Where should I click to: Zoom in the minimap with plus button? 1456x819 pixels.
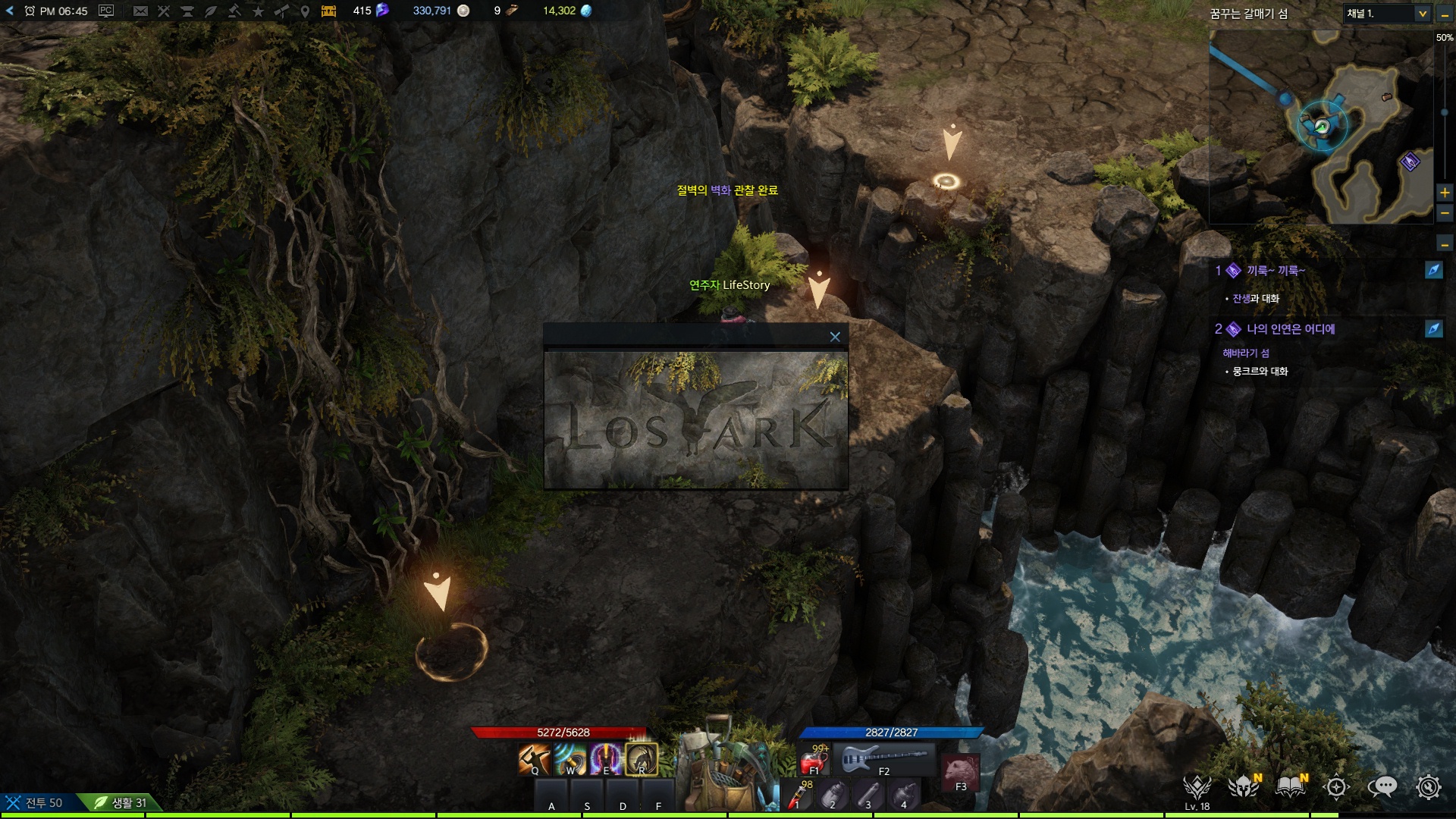tap(1445, 193)
